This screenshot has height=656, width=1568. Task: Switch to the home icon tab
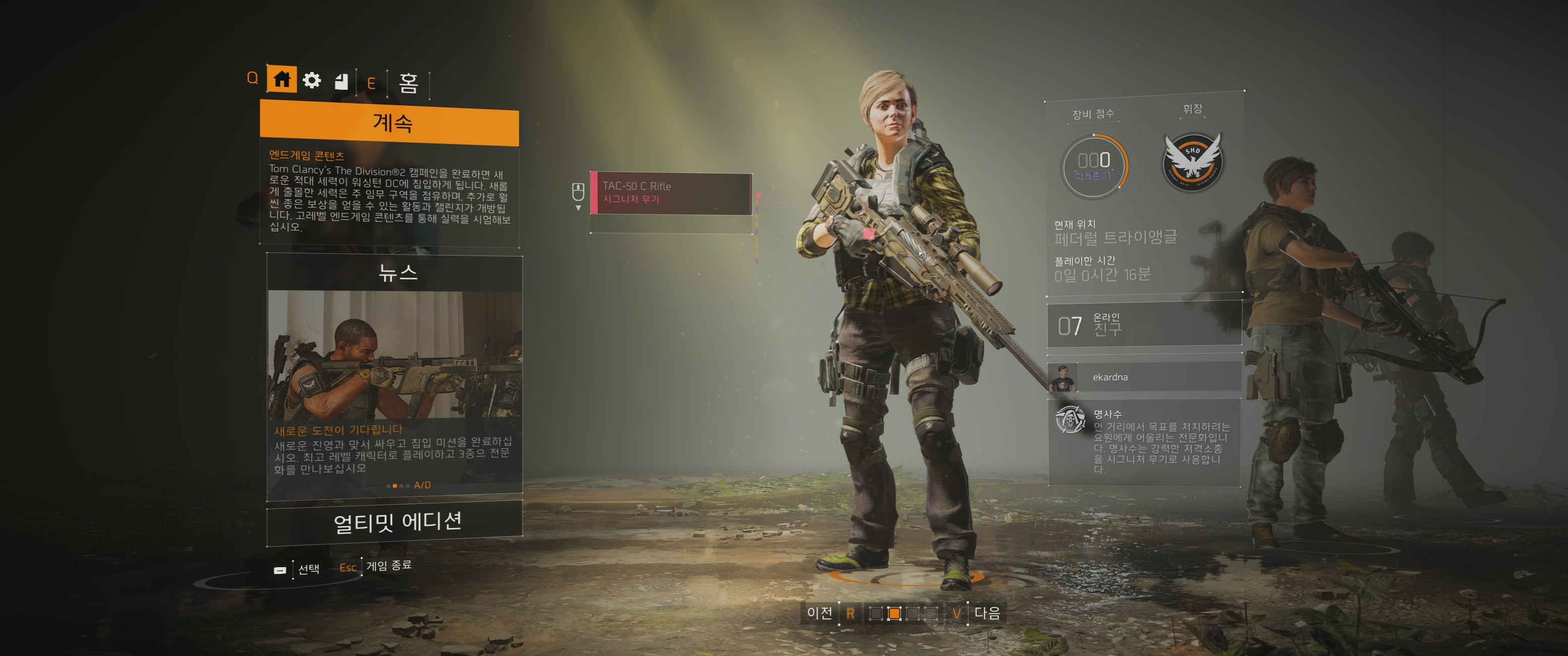281,79
